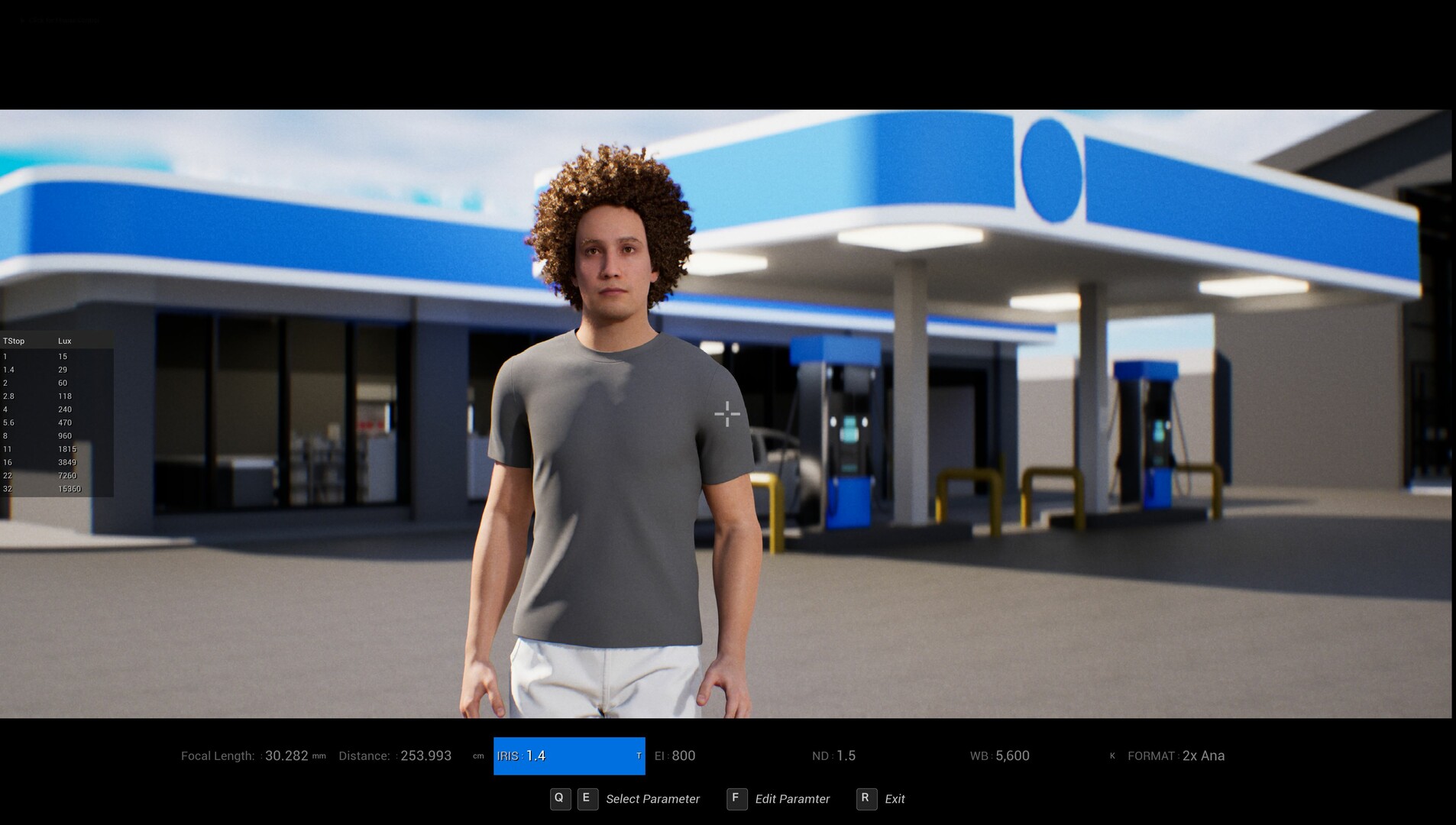Image resolution: width=1456 pixels, height=825 pixels.
Task: Open the EI 800 exposure index selector
Action: tap(675, 755)
